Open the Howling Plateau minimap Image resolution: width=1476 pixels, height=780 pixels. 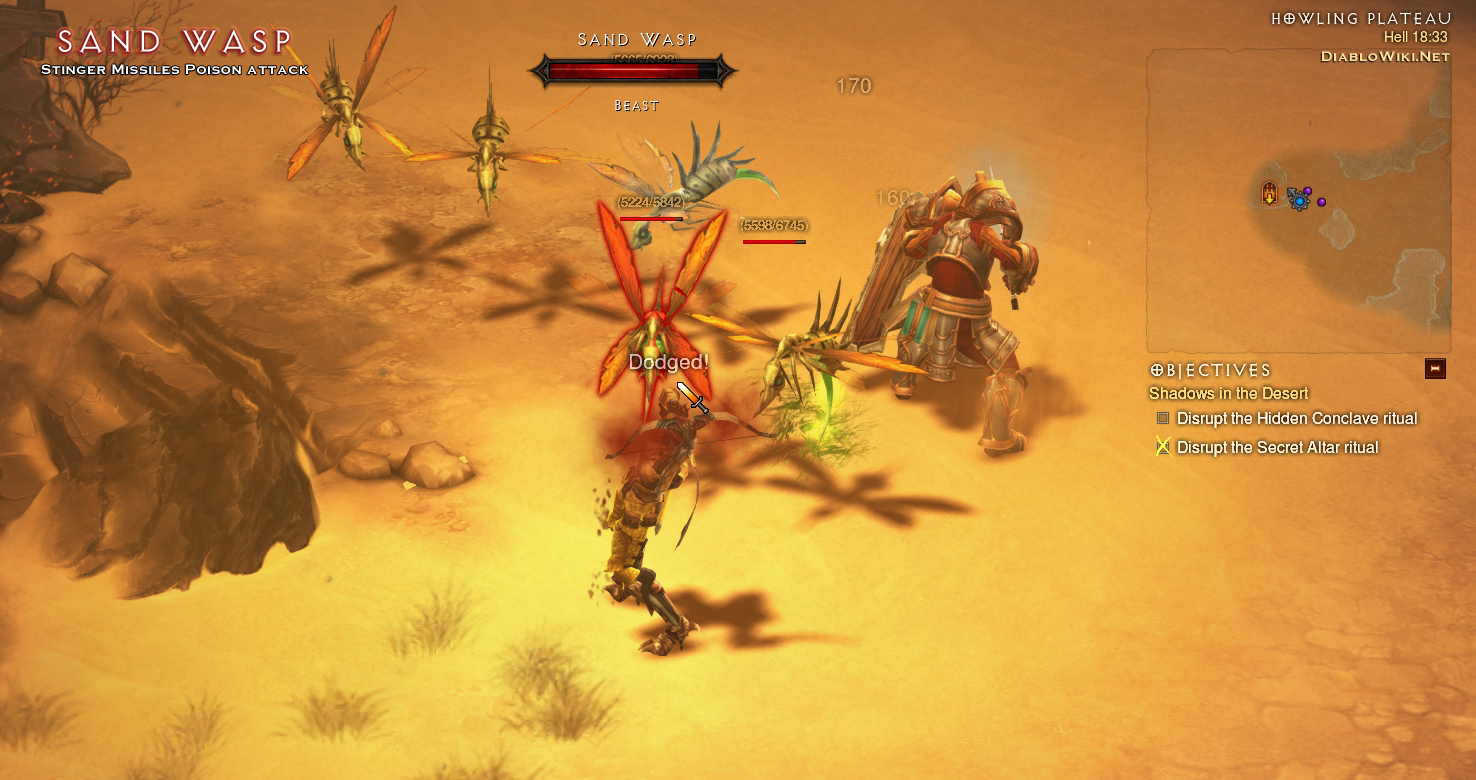pyautogui.click(x=1298, y=200)
